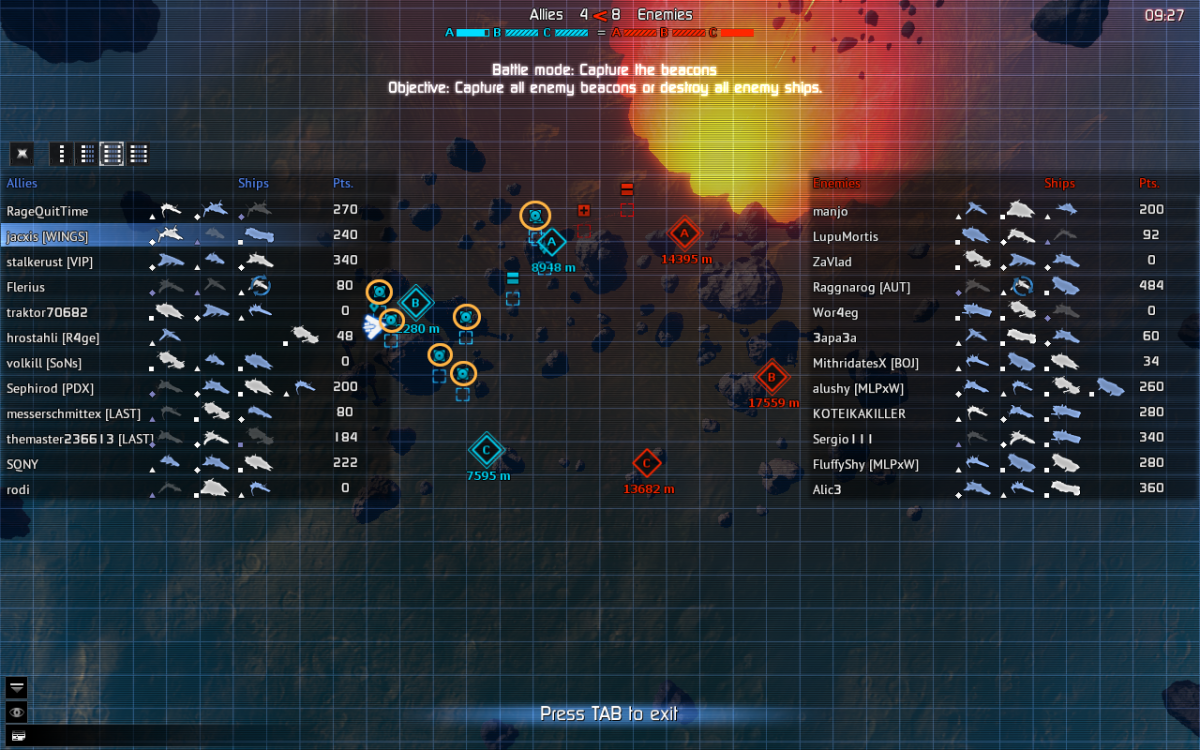1200x750 pixels.
Task: Click the enemy beacon A map marker
Action: pos(684,235)
